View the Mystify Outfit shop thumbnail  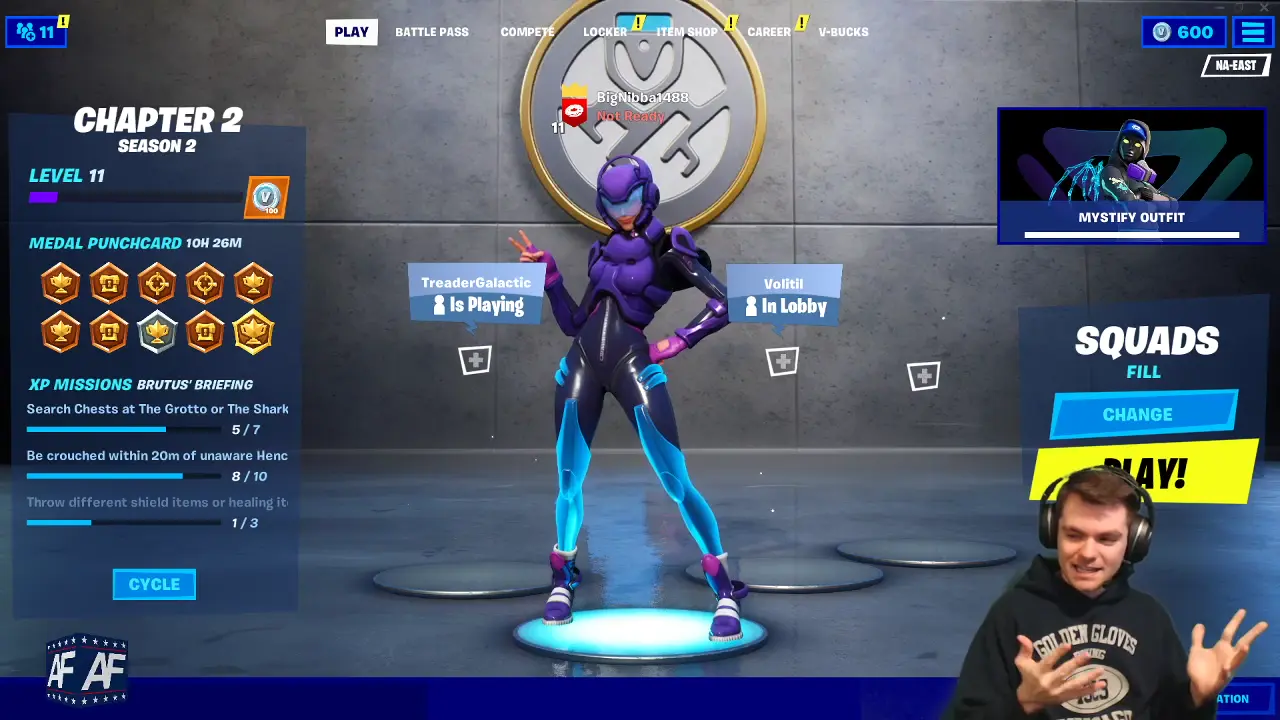(1131, 176)
